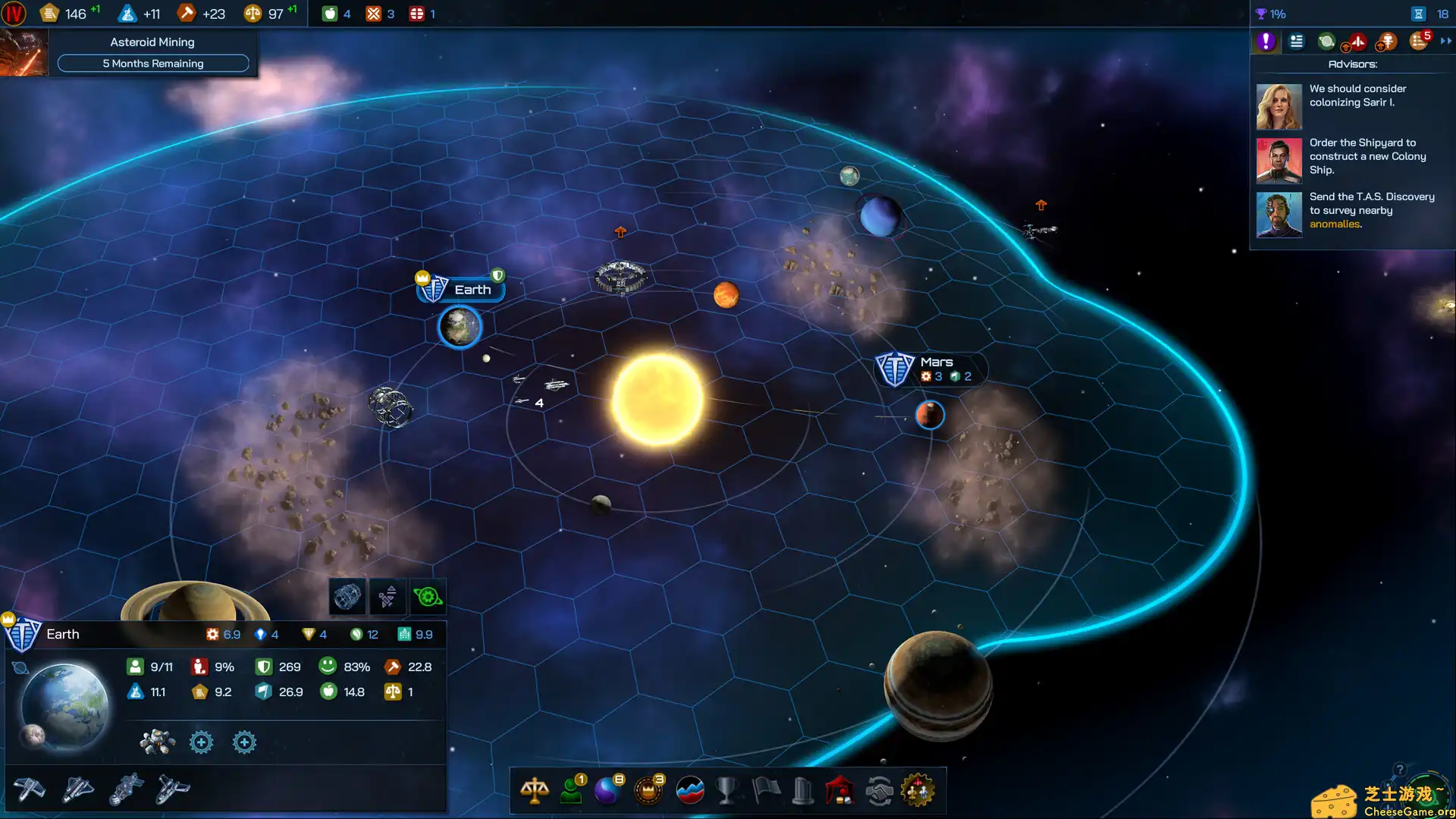This screenshot has width=1456, height=819.
Task: Click a plus gear slot to add an Earth improvement
Action: point(201,742)
